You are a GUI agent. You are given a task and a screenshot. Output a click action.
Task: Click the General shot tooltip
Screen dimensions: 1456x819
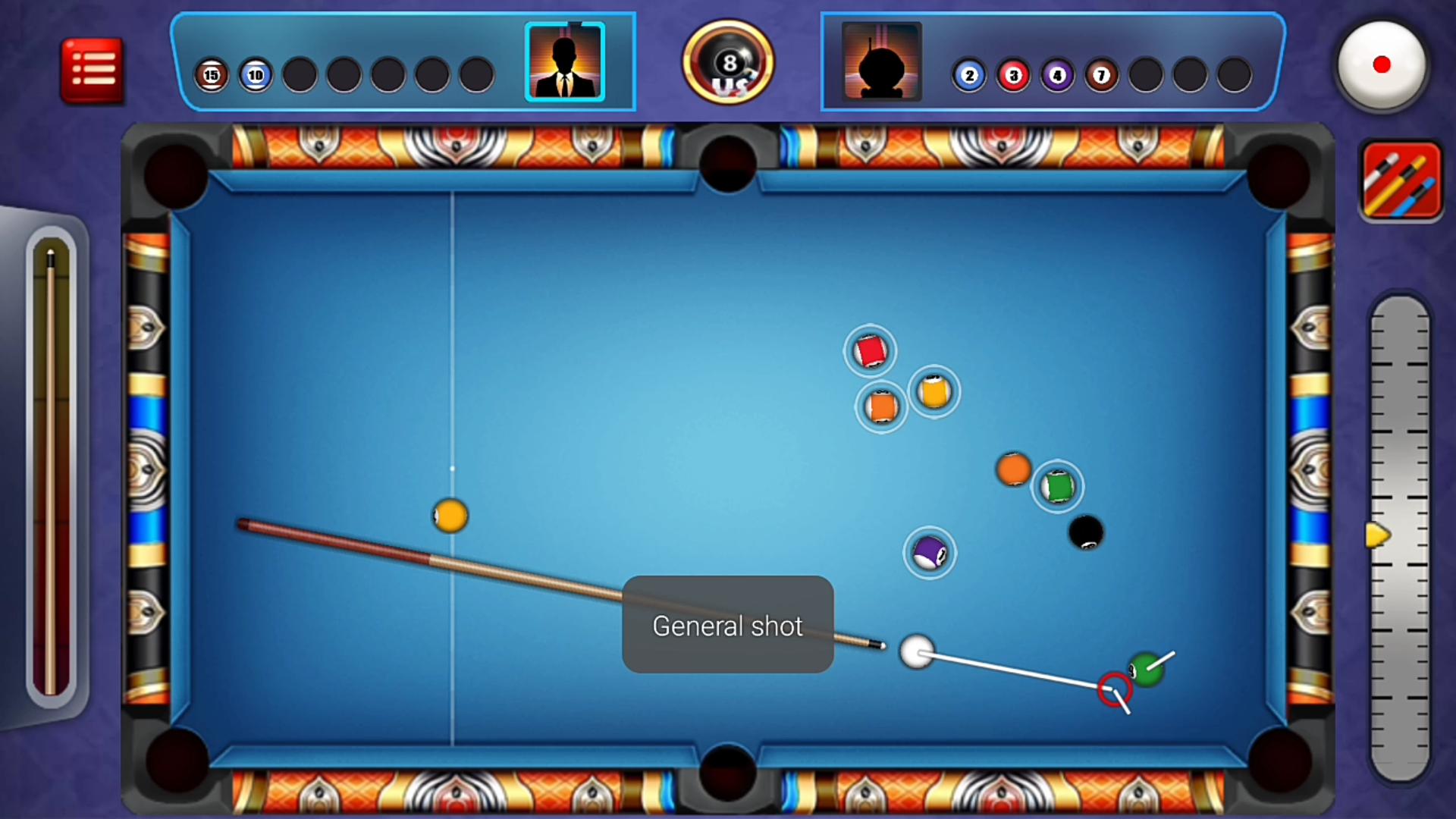click(x=727, y=626)
